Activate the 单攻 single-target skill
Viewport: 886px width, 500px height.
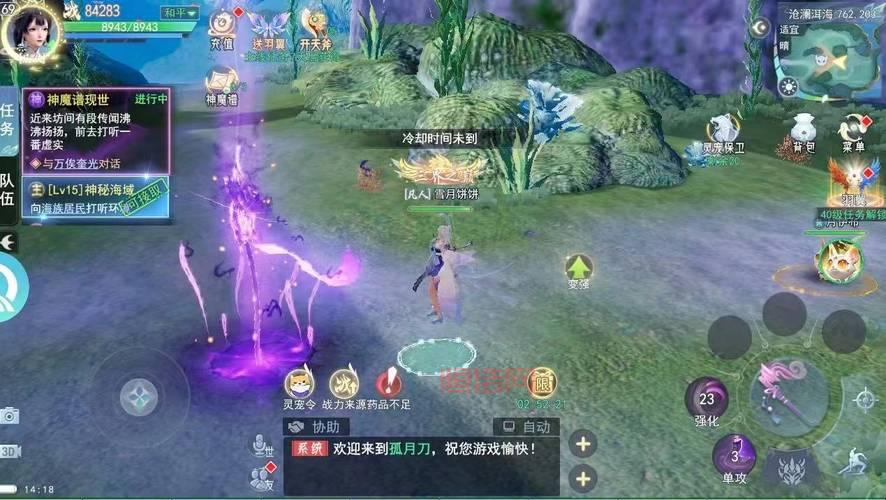pos(735,458)
